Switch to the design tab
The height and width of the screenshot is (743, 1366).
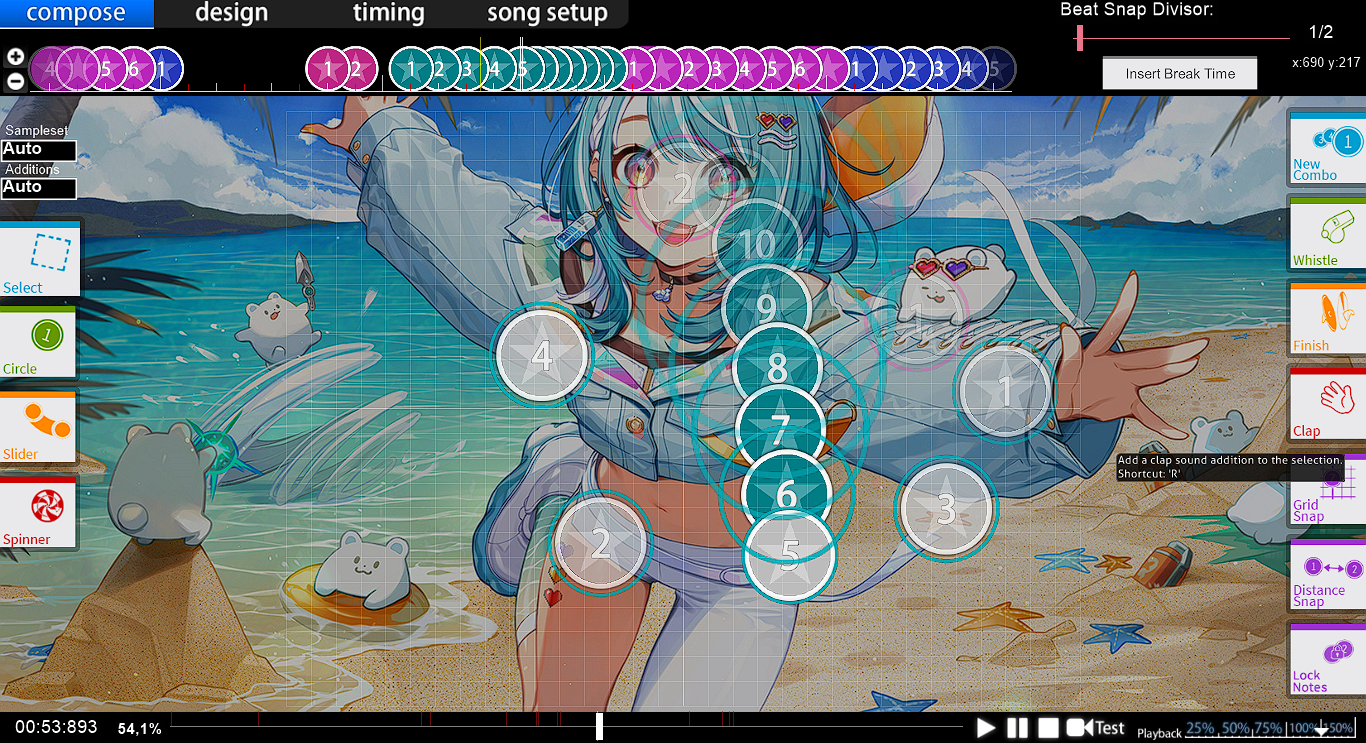tap(231, 14)
